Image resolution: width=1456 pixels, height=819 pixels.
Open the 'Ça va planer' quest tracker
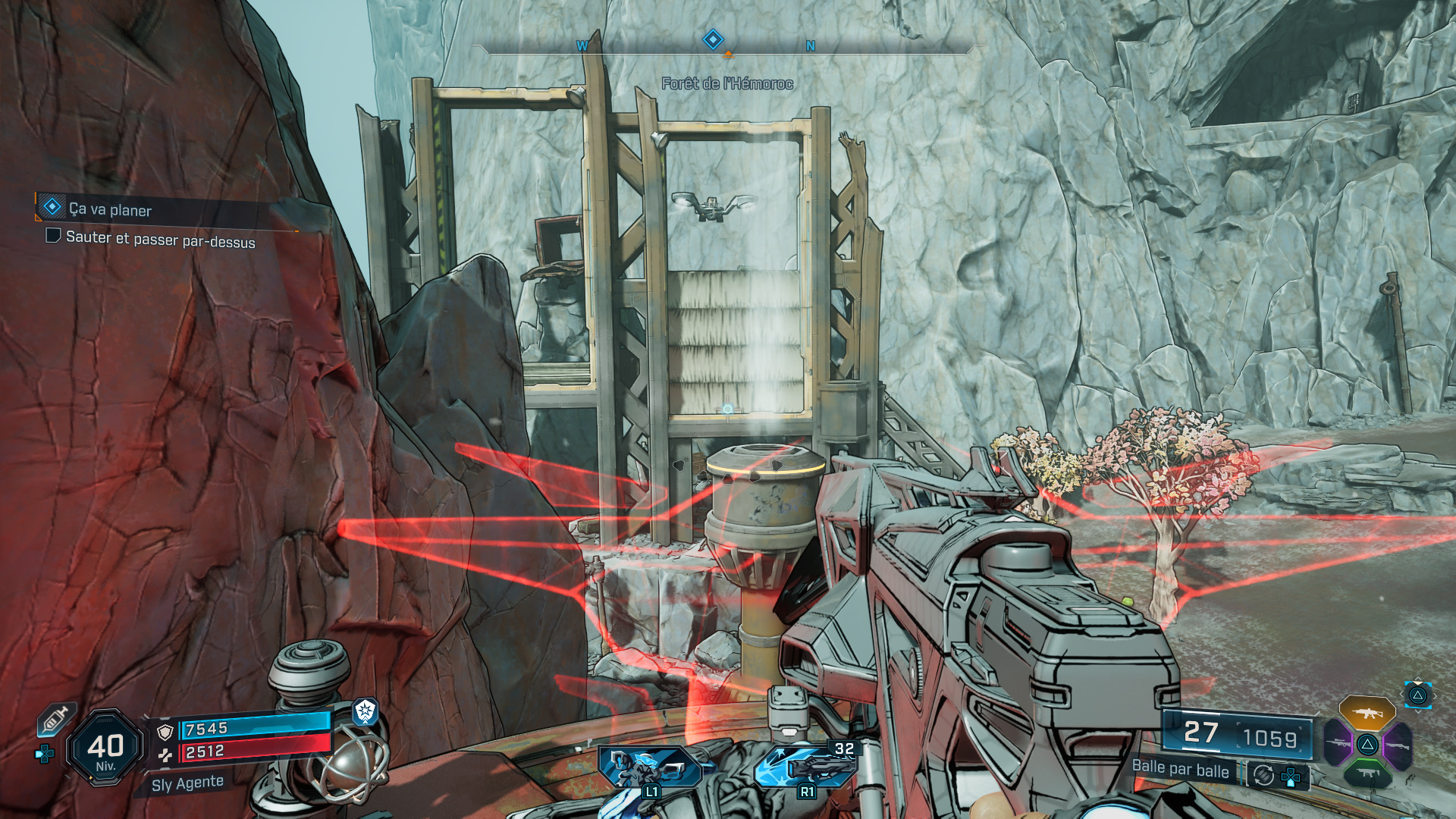[110, 209]
